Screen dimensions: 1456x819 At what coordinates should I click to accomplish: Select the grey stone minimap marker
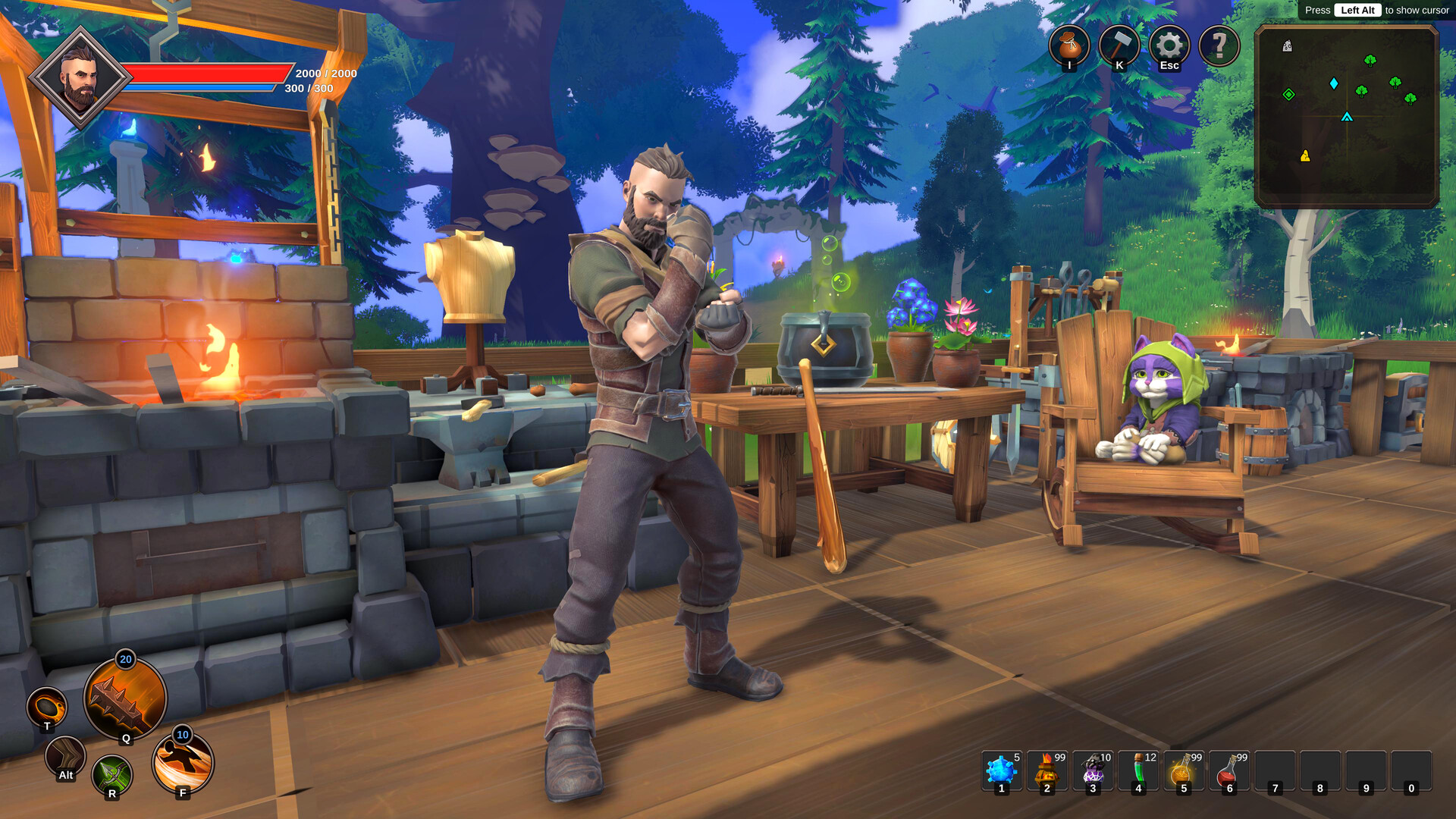pos(1287,46)
